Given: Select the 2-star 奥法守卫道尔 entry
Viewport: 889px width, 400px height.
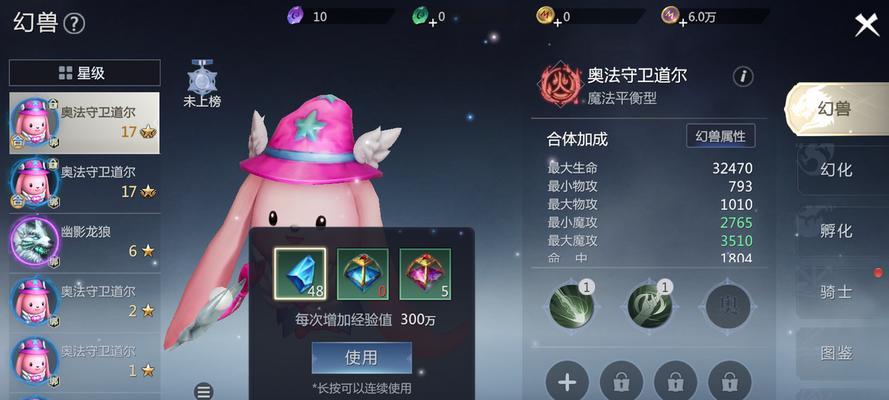Looking at the screenshot, I should [x=84, y=301].
